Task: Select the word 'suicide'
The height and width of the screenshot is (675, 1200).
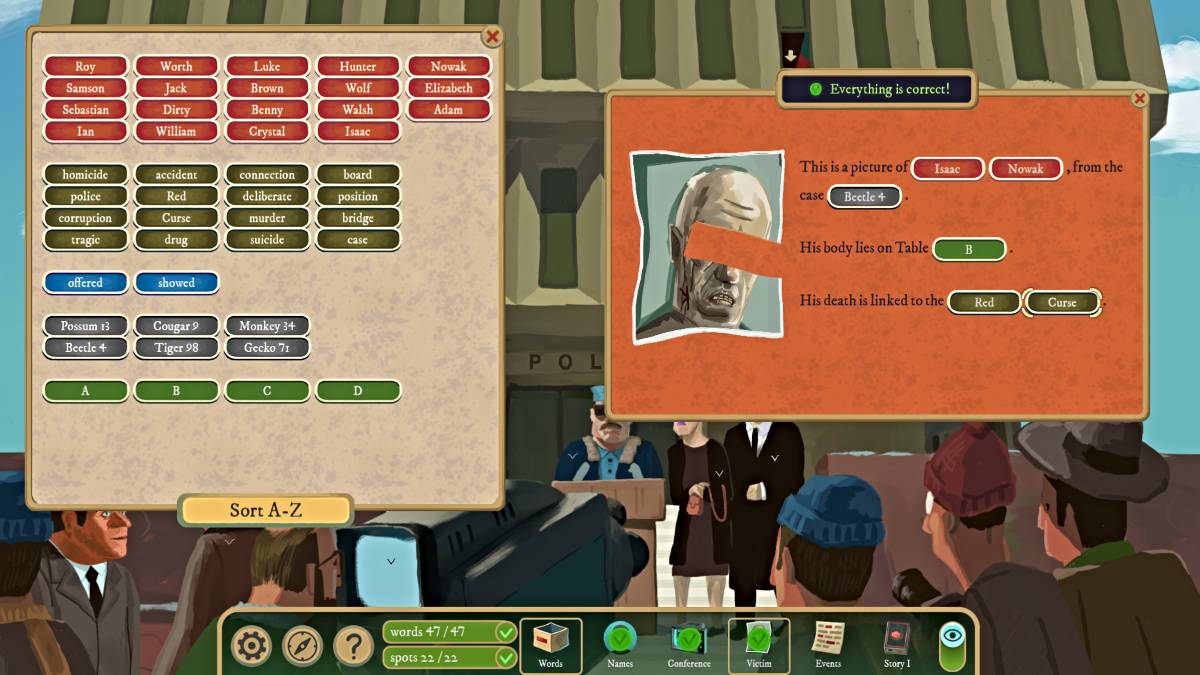Action: coord(267,240)
